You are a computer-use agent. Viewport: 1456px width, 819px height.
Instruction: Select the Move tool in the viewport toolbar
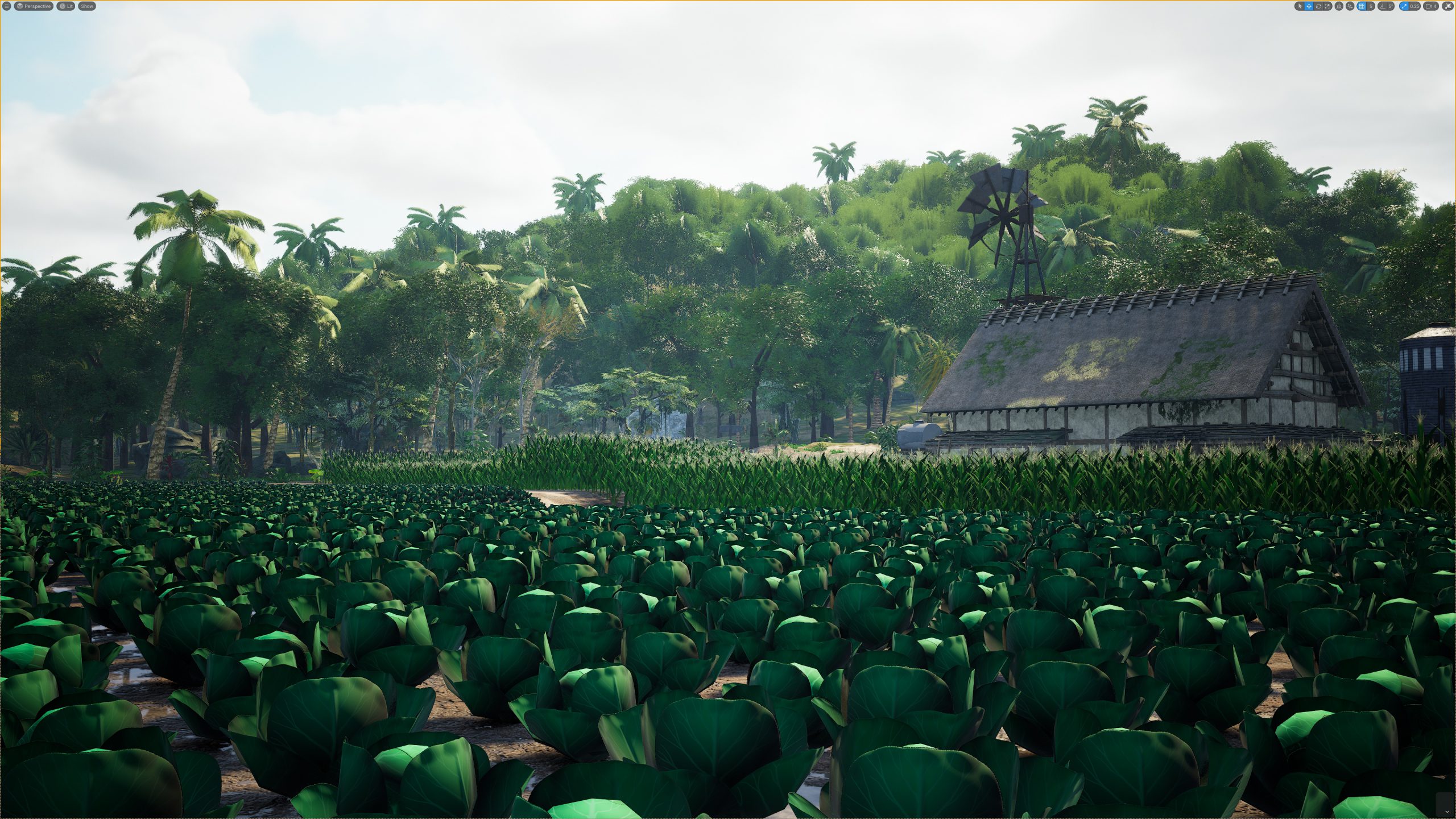(1309, 6)
